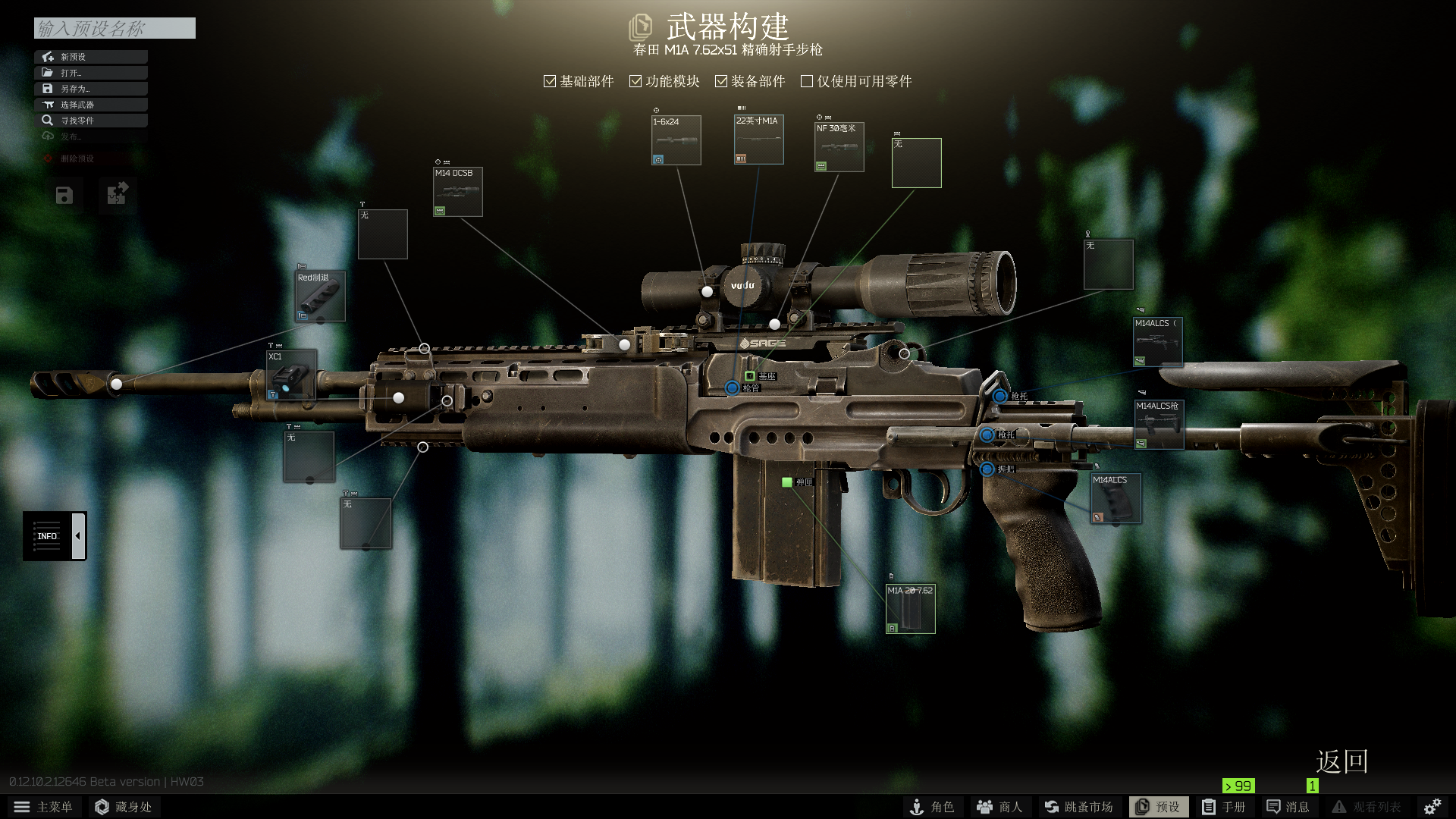Viewport: 1456px width, 819px height.
Task: Toggle the basic parts checkbox (基础部件)
Action: tap(551, 81)
